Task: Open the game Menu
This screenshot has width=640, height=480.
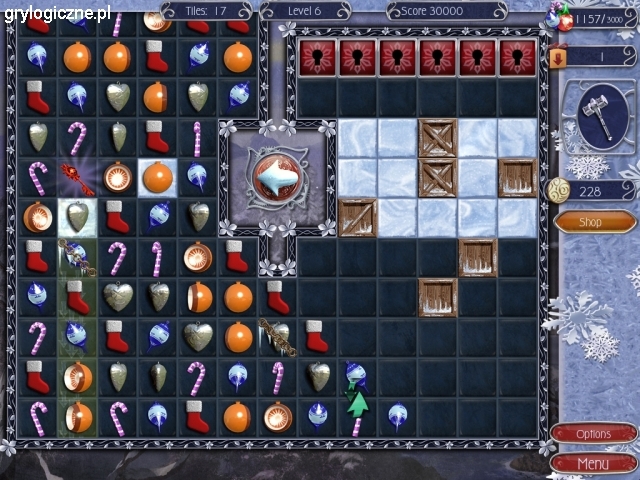Action: 593,463
